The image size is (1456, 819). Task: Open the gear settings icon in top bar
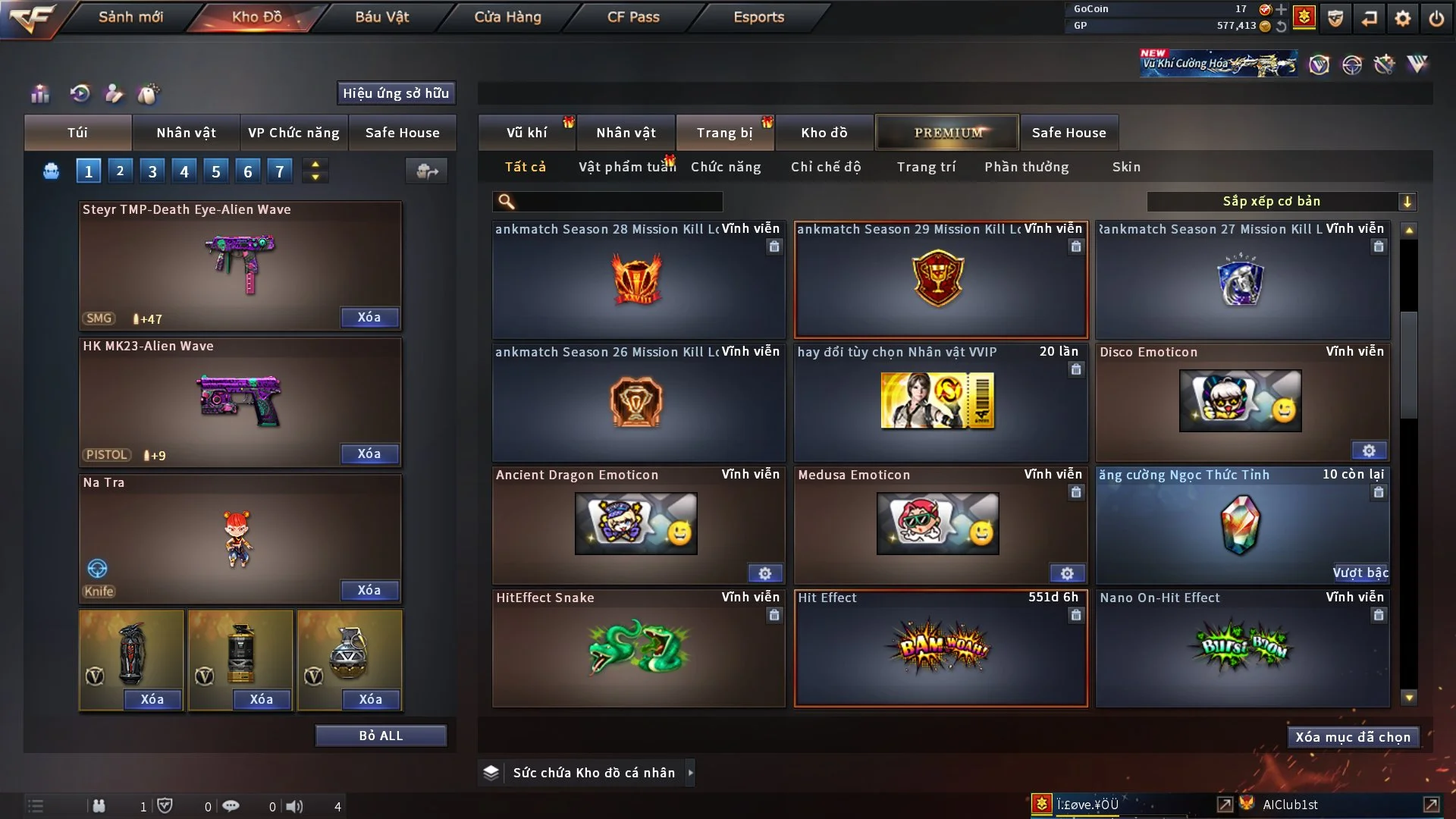[1403, 18]
